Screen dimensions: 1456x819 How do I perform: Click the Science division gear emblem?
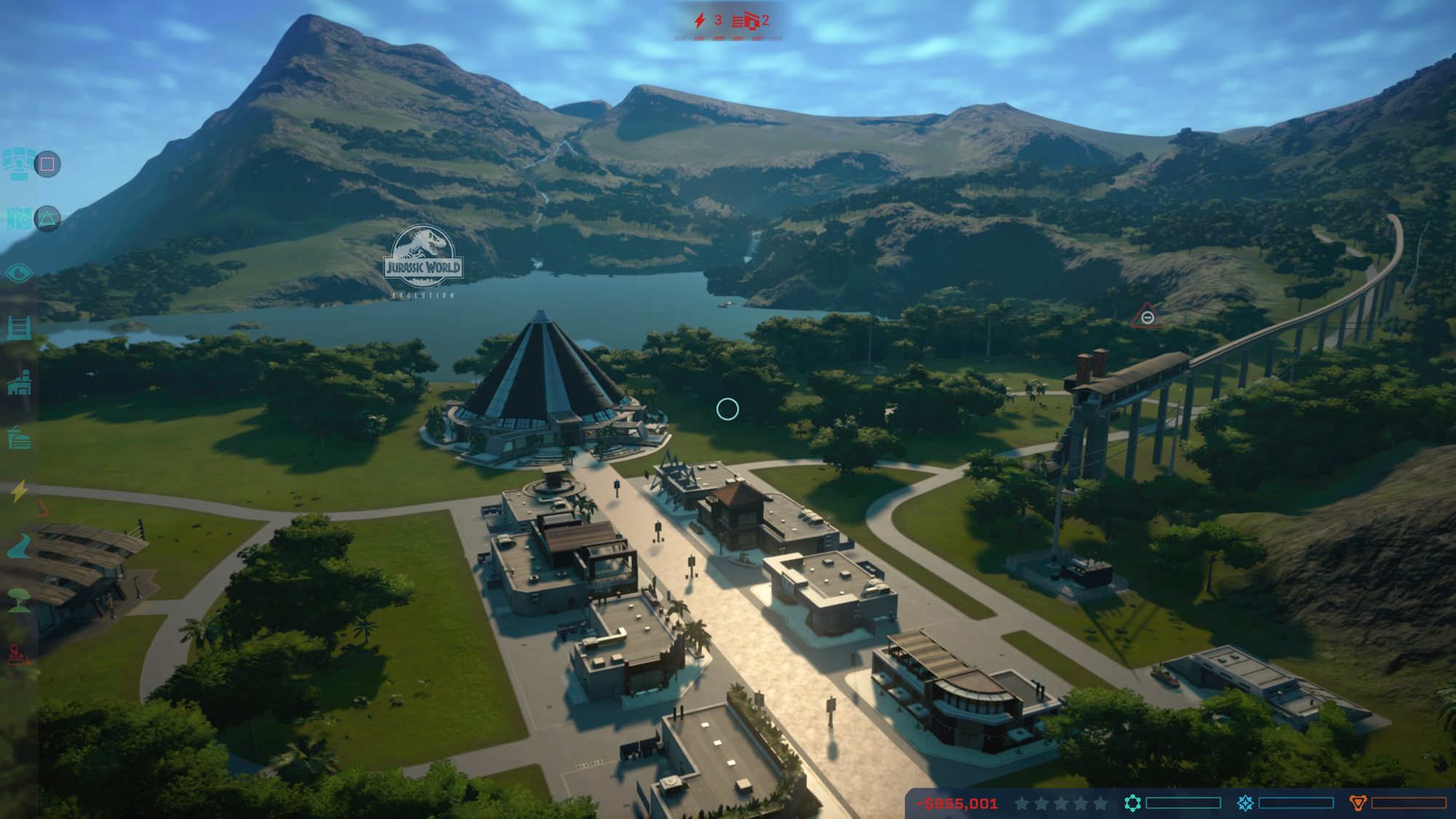1131,803
